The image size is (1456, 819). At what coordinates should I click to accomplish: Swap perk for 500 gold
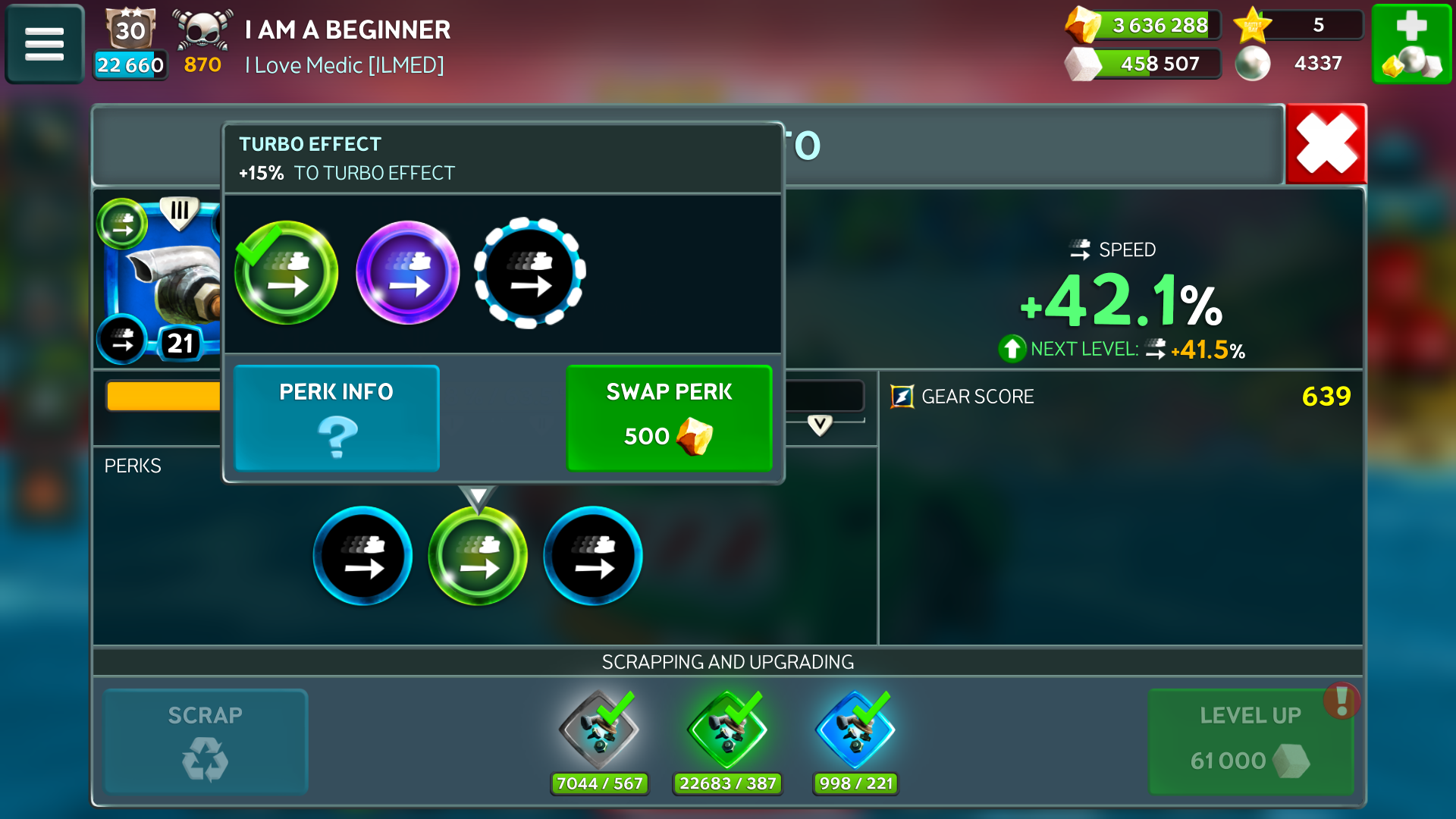669,418
